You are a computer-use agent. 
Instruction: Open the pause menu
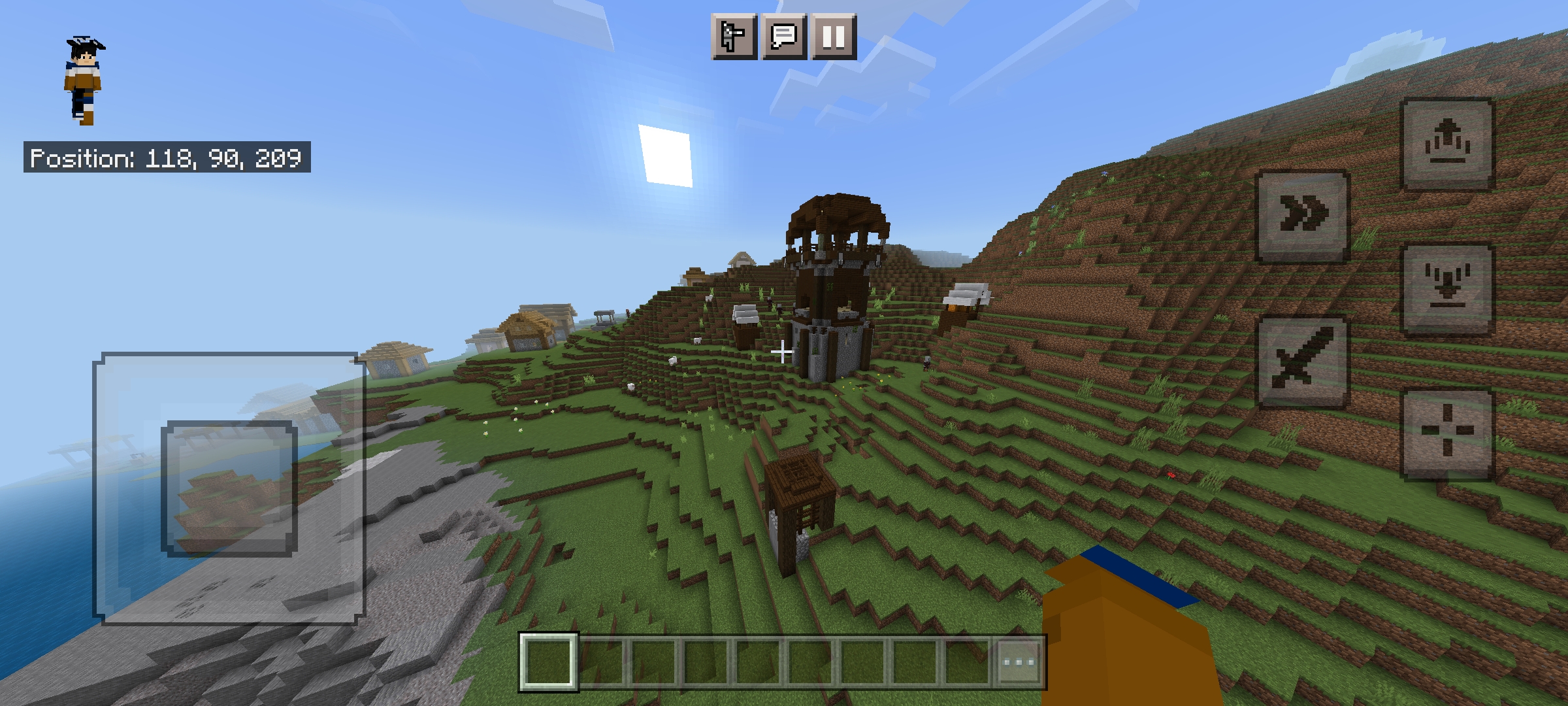coord(833,37)
